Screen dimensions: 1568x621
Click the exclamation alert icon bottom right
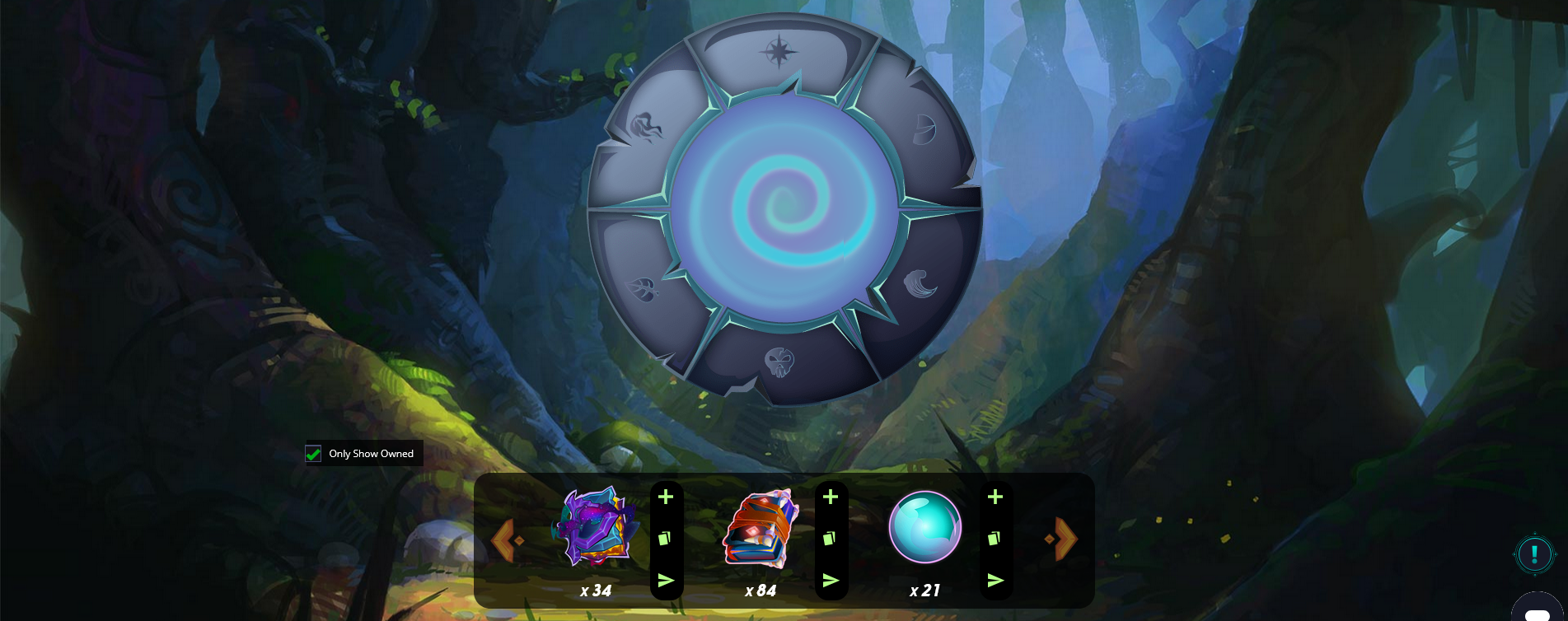(x=1533, y=553)
